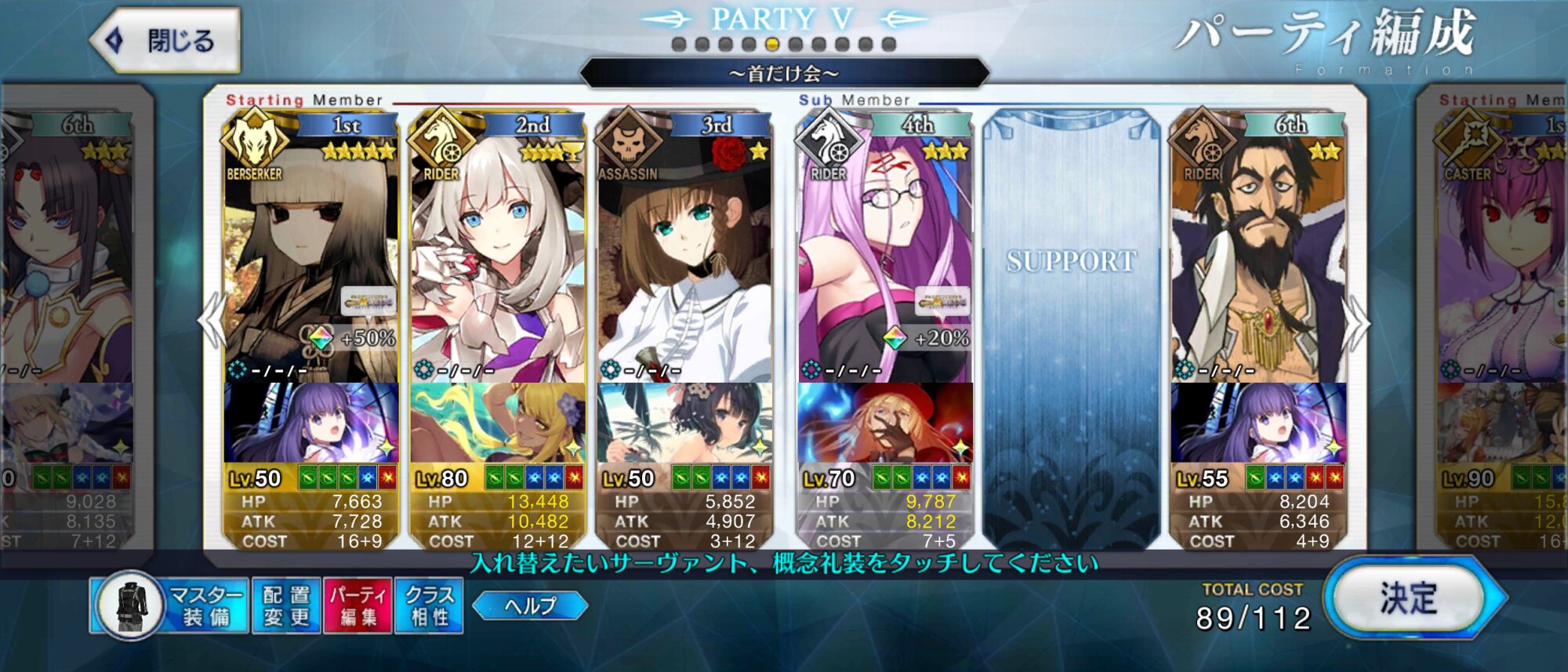
Task: Change the 2nd slot blonde swimsuit craft essence
Action: (497, 423)
